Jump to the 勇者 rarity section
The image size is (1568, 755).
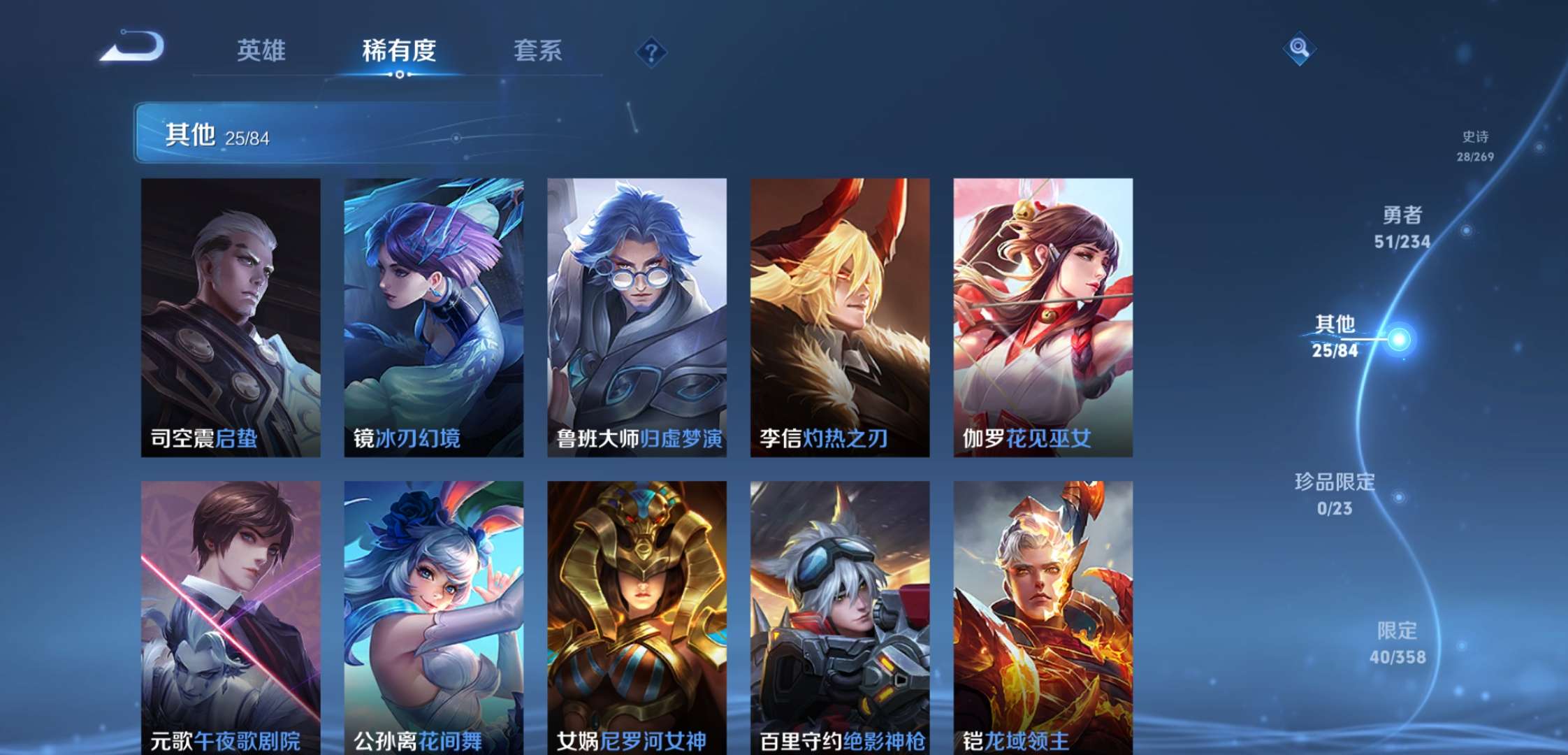pos(1402,227)
